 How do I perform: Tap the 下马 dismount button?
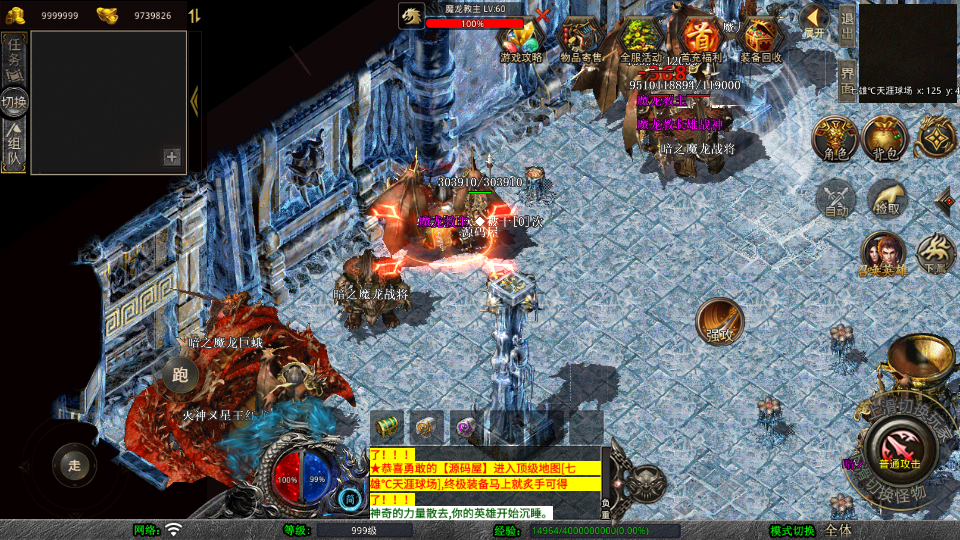coord(936,254)
